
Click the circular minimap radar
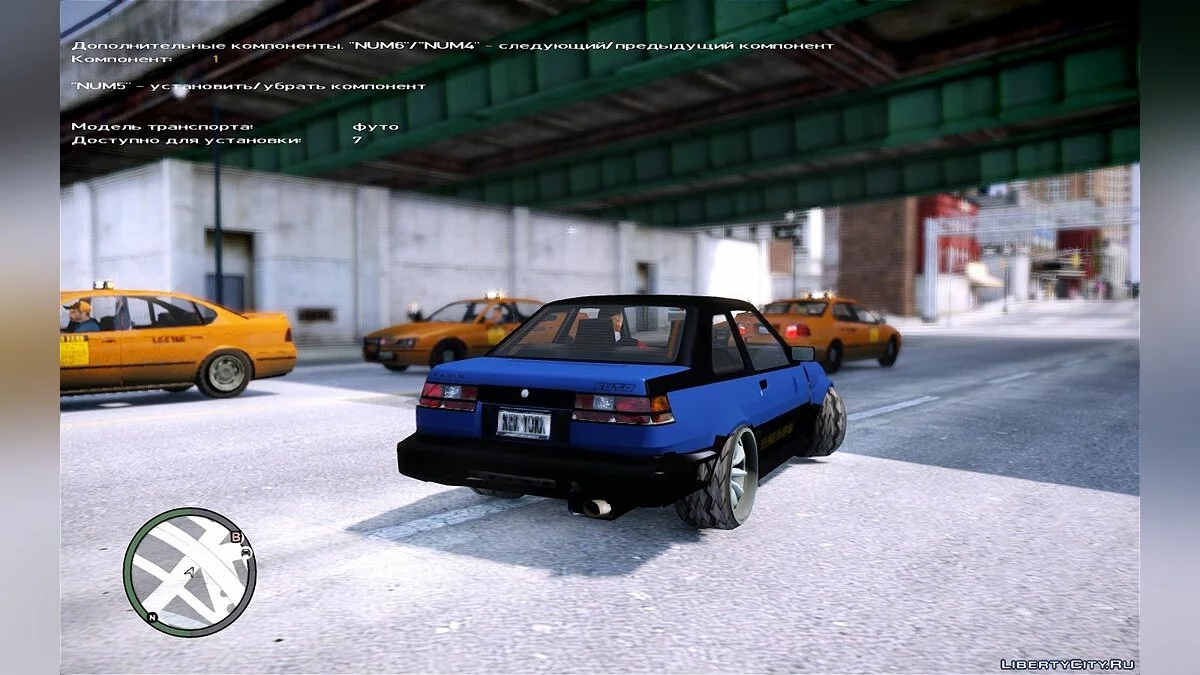pos(189,572)
